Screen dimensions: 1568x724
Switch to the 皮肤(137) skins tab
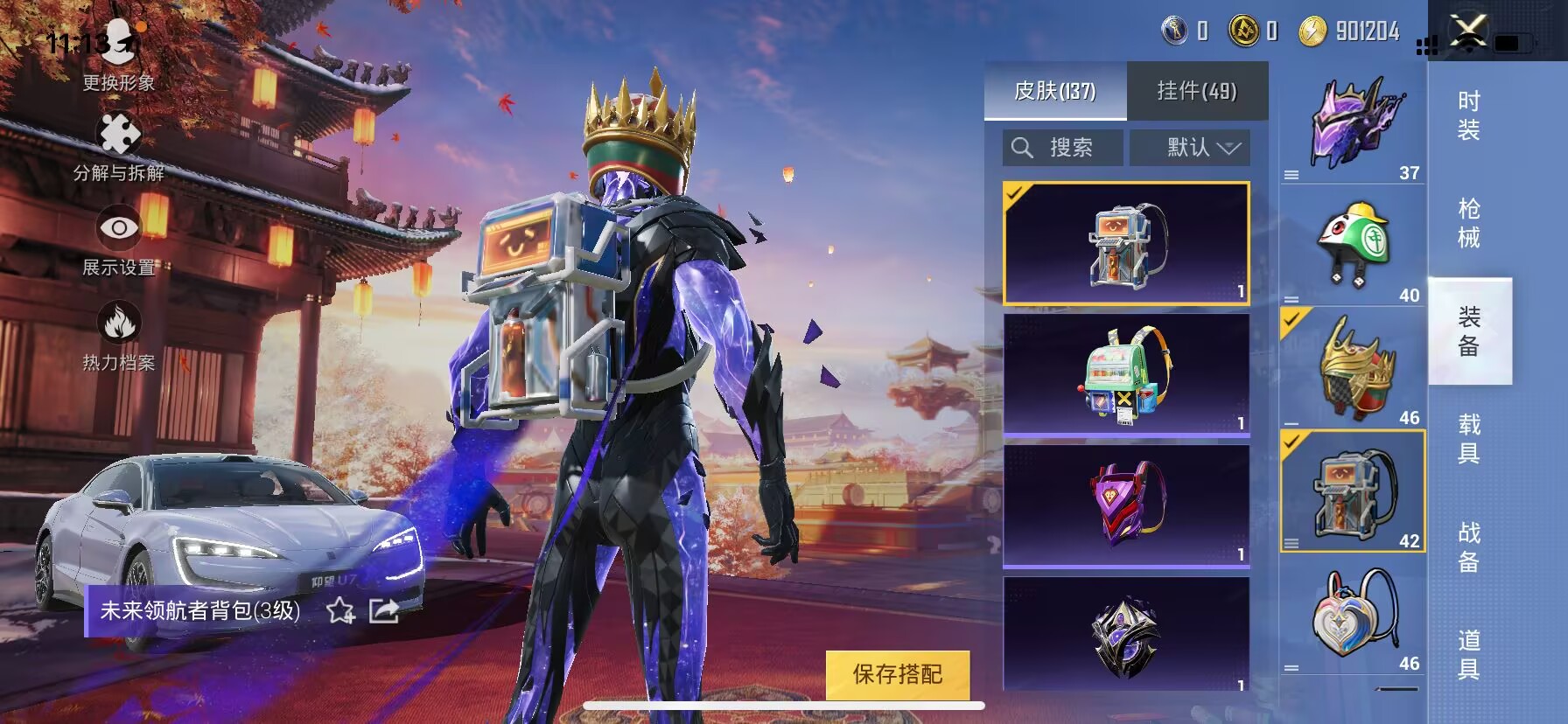[1055, 91]
